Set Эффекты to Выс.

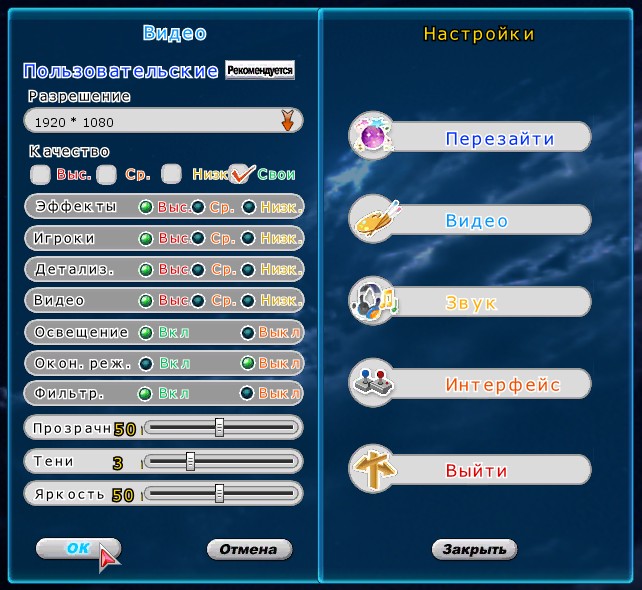(146, 207)
